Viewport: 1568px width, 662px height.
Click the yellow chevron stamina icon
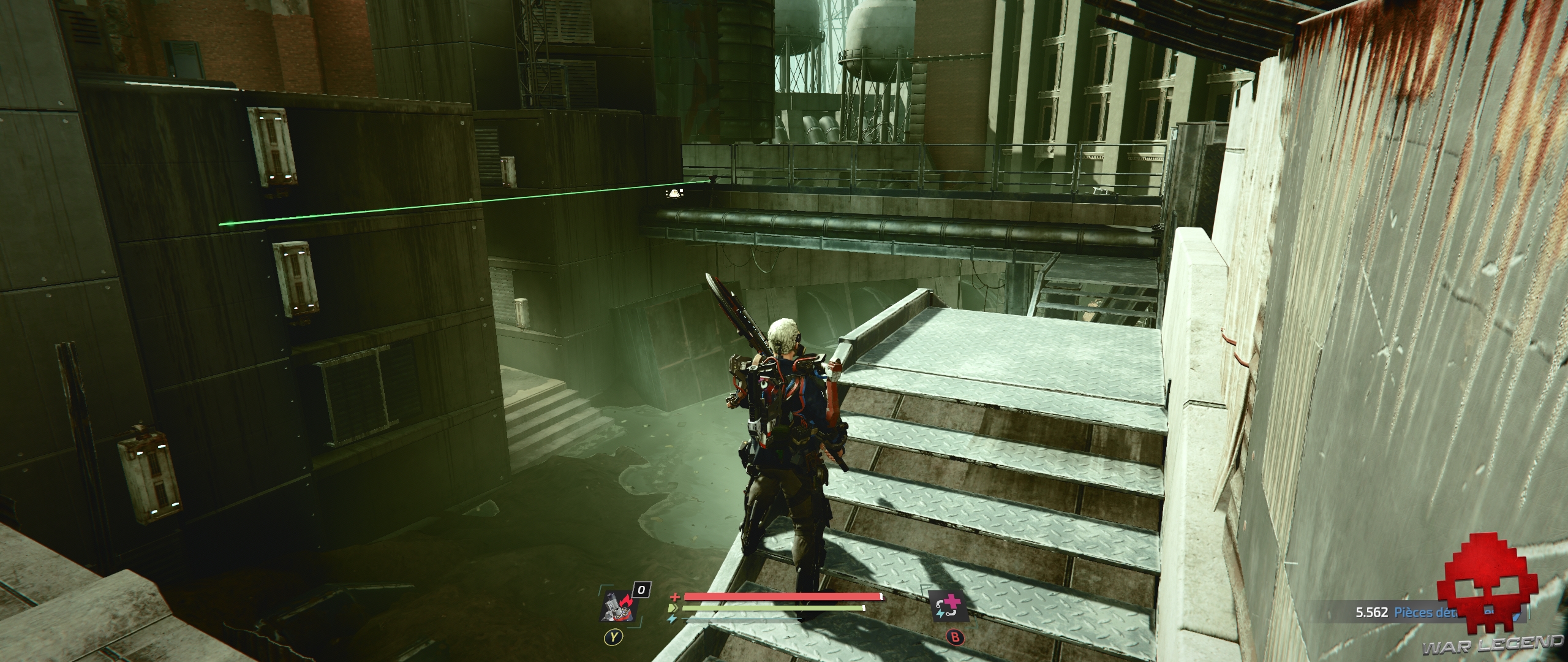coord(674,608)
